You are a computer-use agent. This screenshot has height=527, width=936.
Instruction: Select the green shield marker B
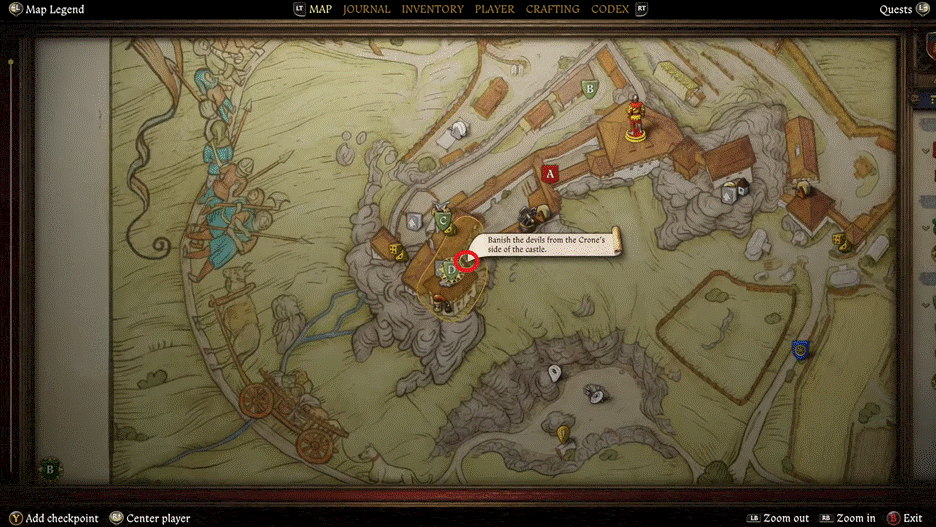click(x=590, y=88)
